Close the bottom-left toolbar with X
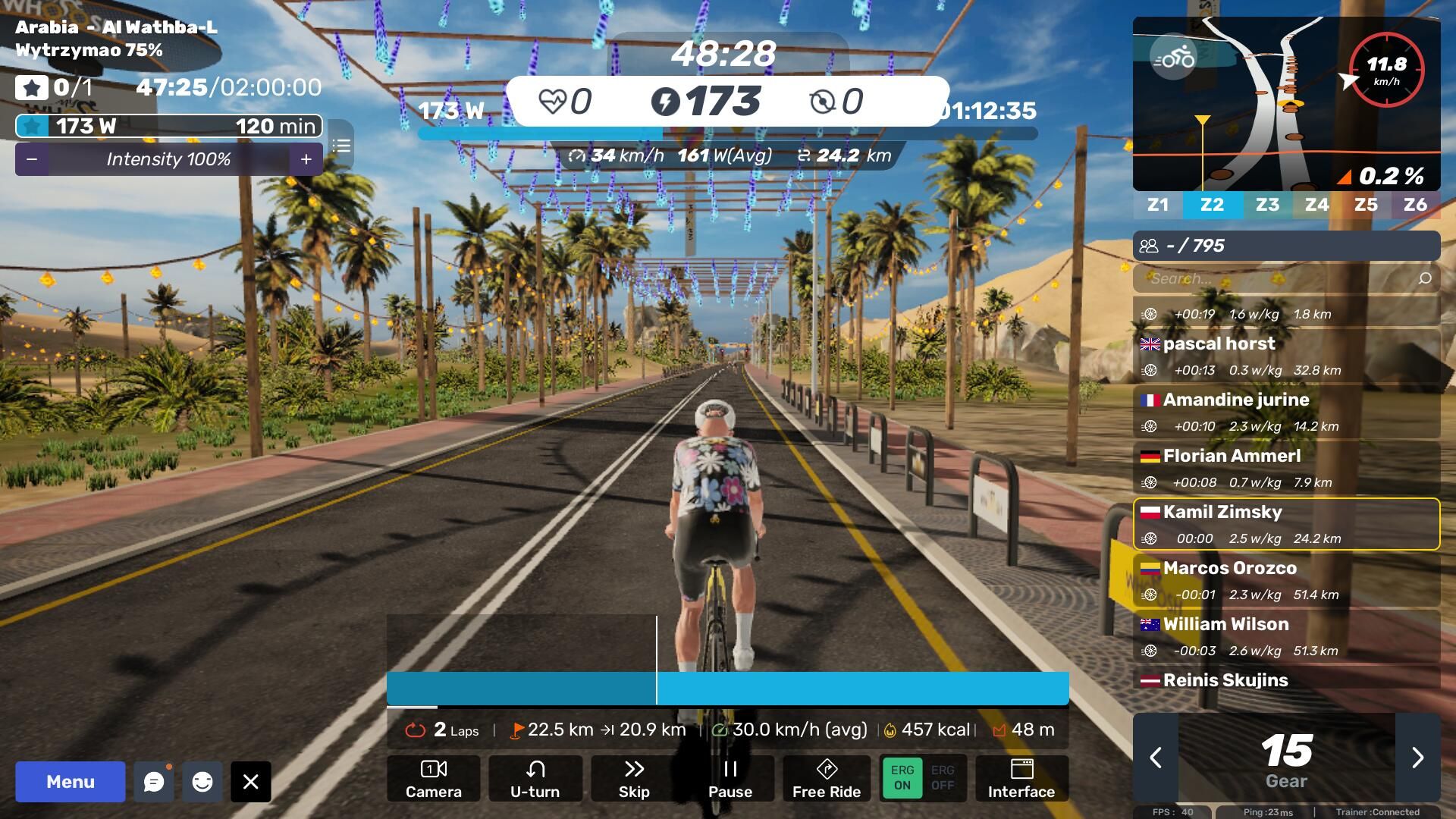Screen dimensions: 1456x819 (251, 782)
